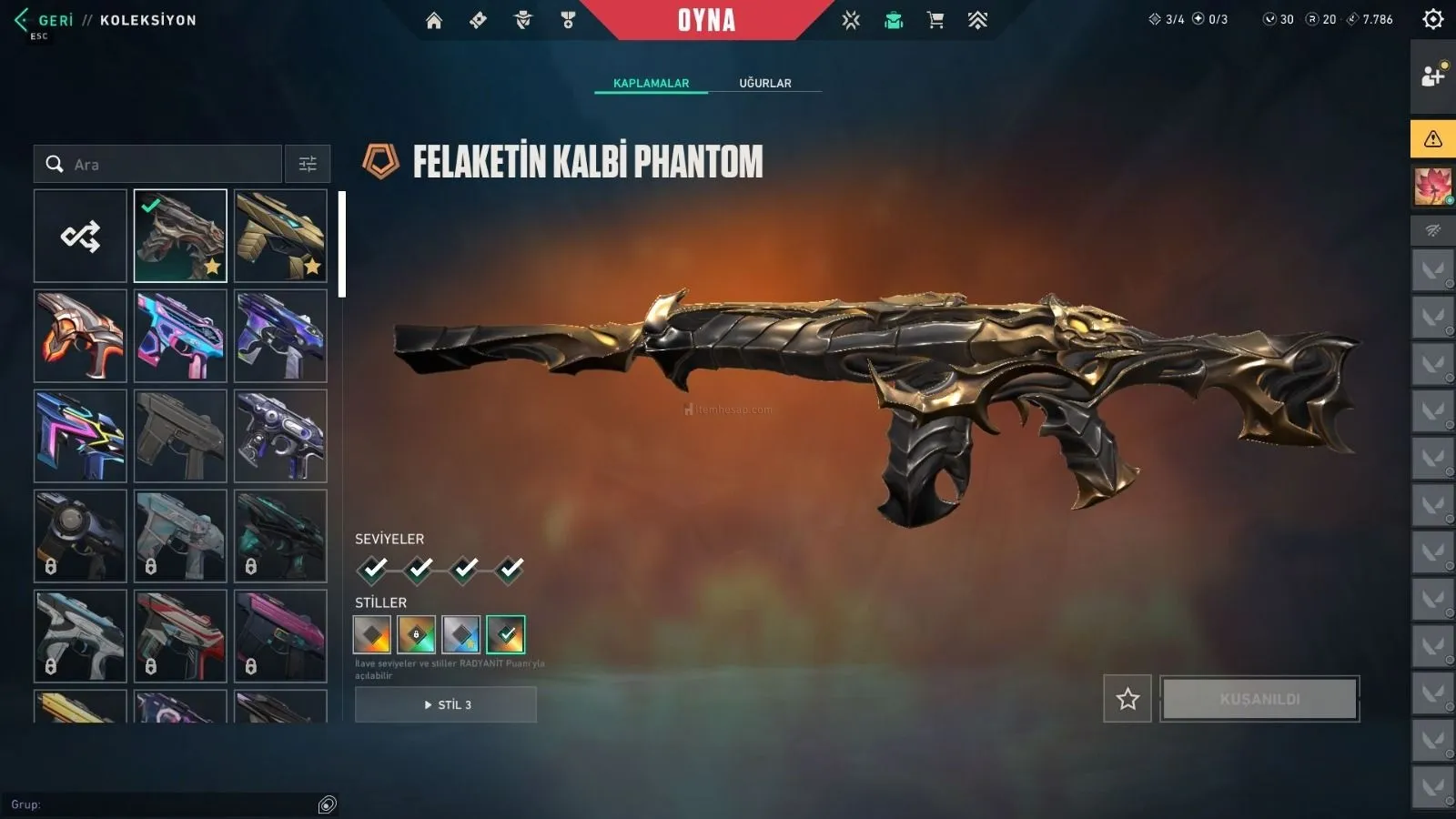
Task: Select the equipped Felaketin Kalbi Phantom thumbnail
Action: [x=180, y=237]
